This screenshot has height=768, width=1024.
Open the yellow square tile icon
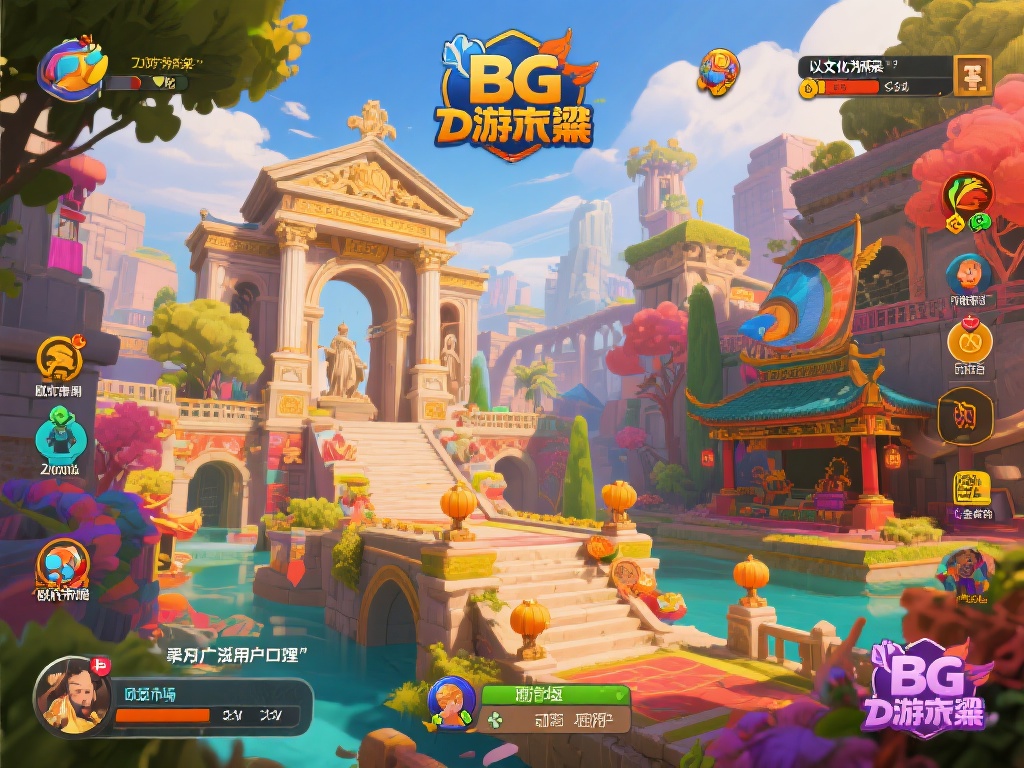[x=971, y=488]
